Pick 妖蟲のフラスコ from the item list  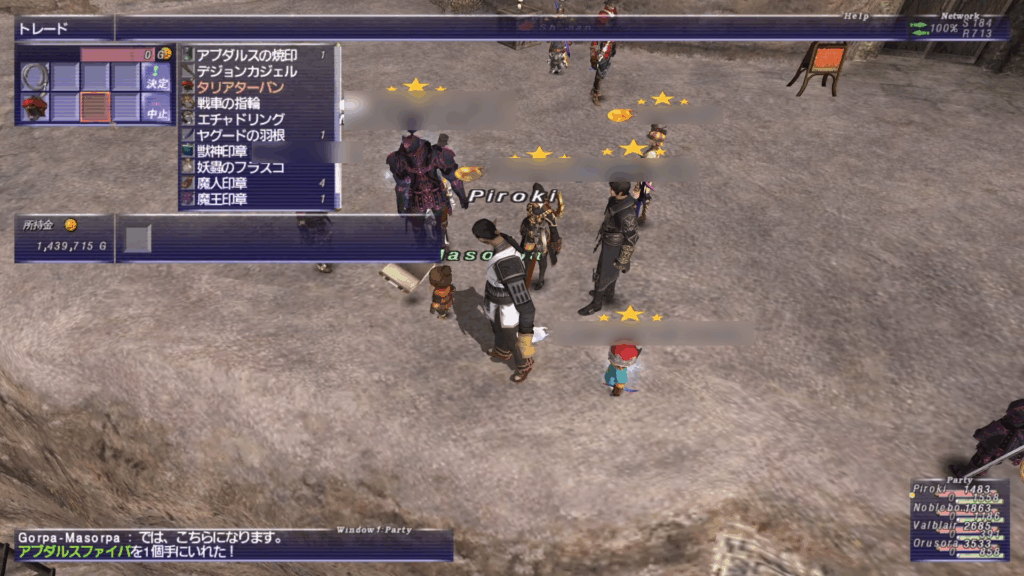(240, 167)
